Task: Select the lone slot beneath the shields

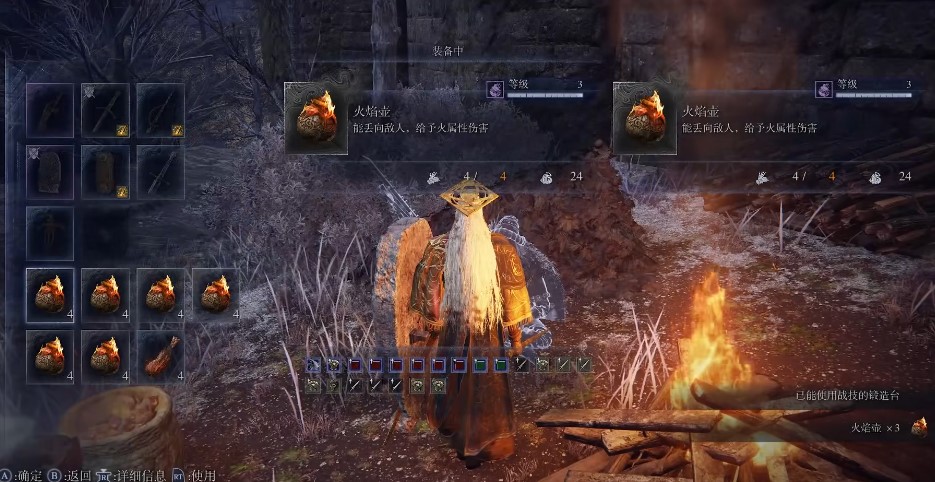Action: point(50,232)
